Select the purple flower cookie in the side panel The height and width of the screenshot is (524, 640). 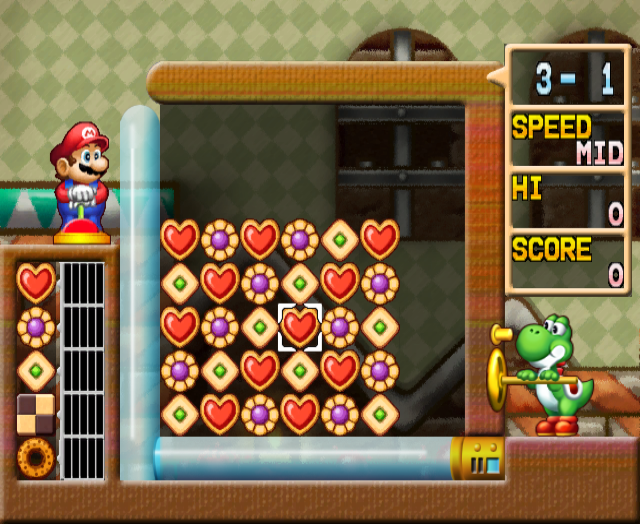click(36, 327)
